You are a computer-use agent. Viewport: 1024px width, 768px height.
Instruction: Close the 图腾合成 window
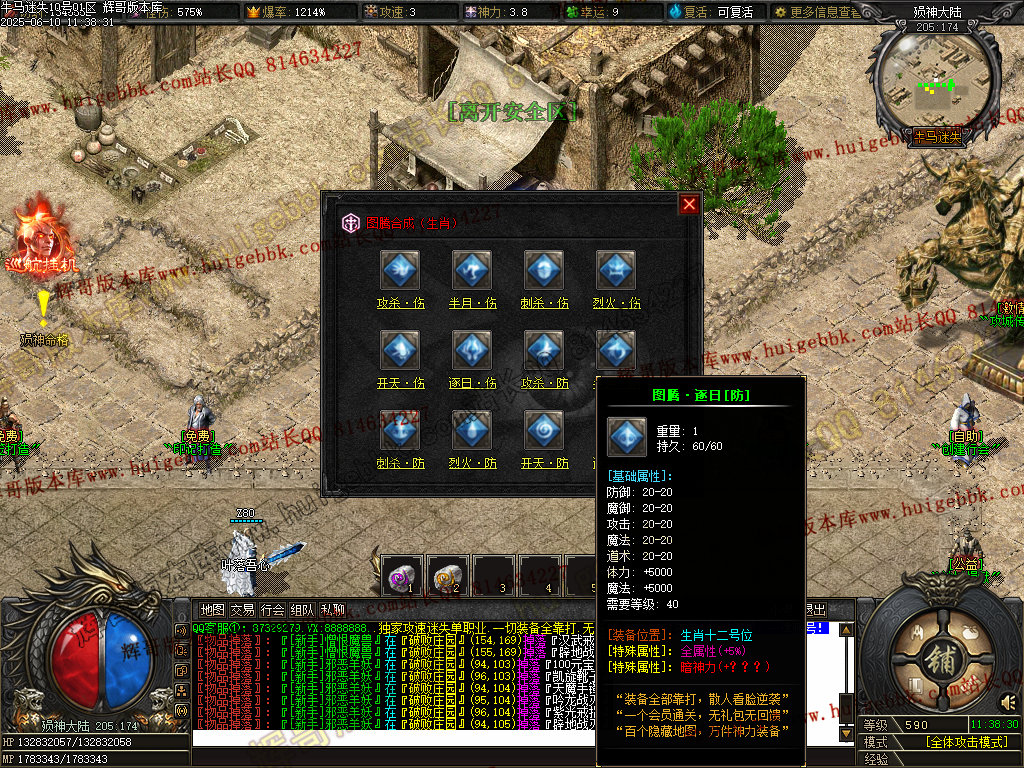pyautogui.click(x=689, y=204)
